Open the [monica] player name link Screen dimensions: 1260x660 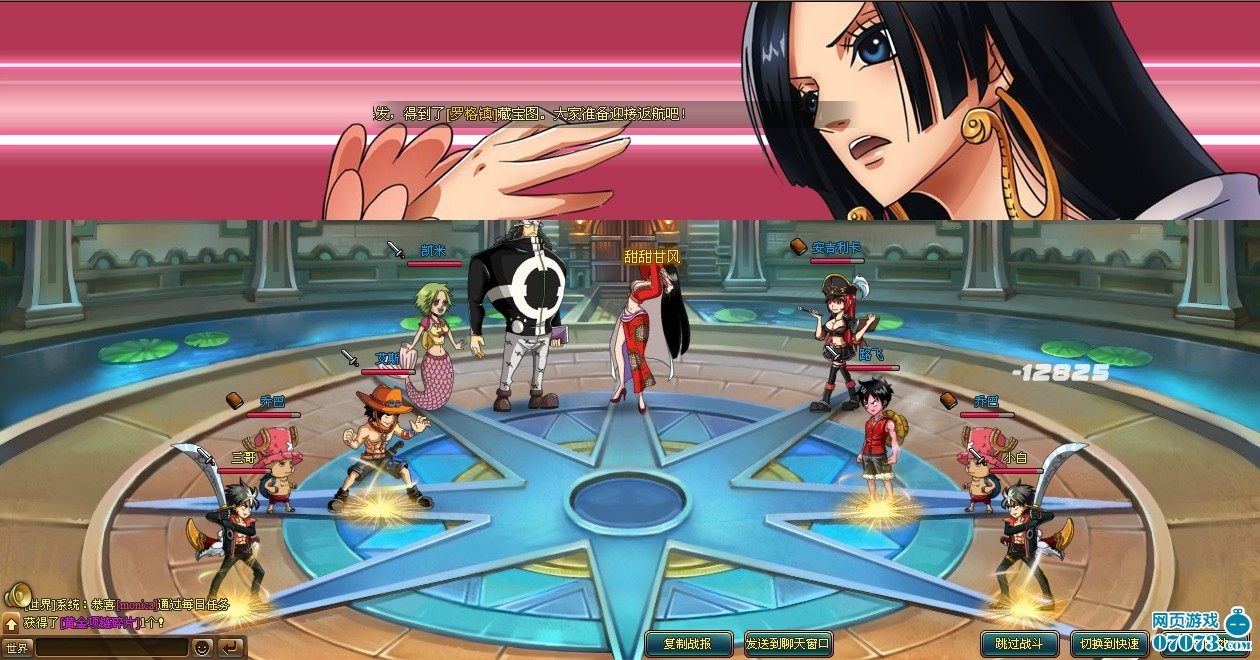[x=136, y=605]
